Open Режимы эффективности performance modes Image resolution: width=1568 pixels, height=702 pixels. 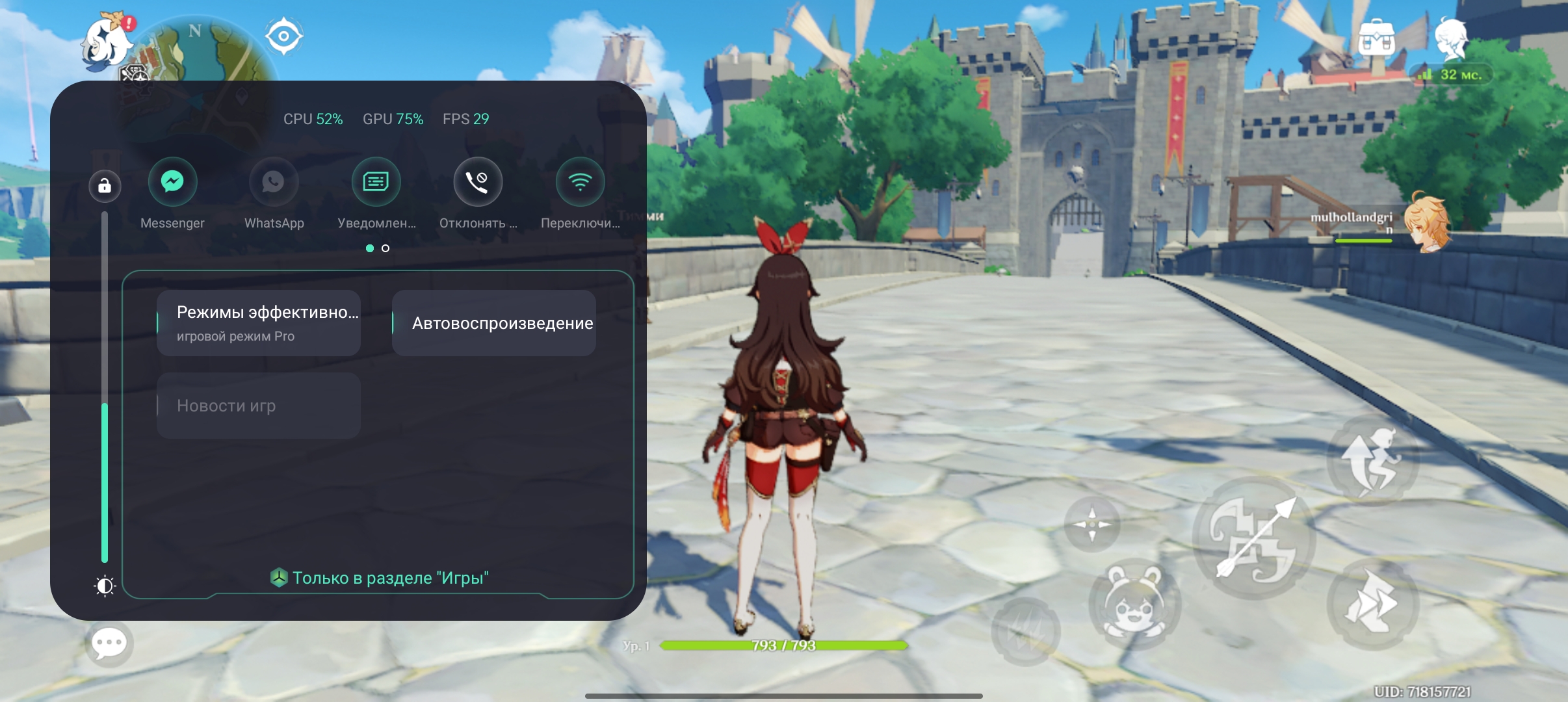coord(259,323)
